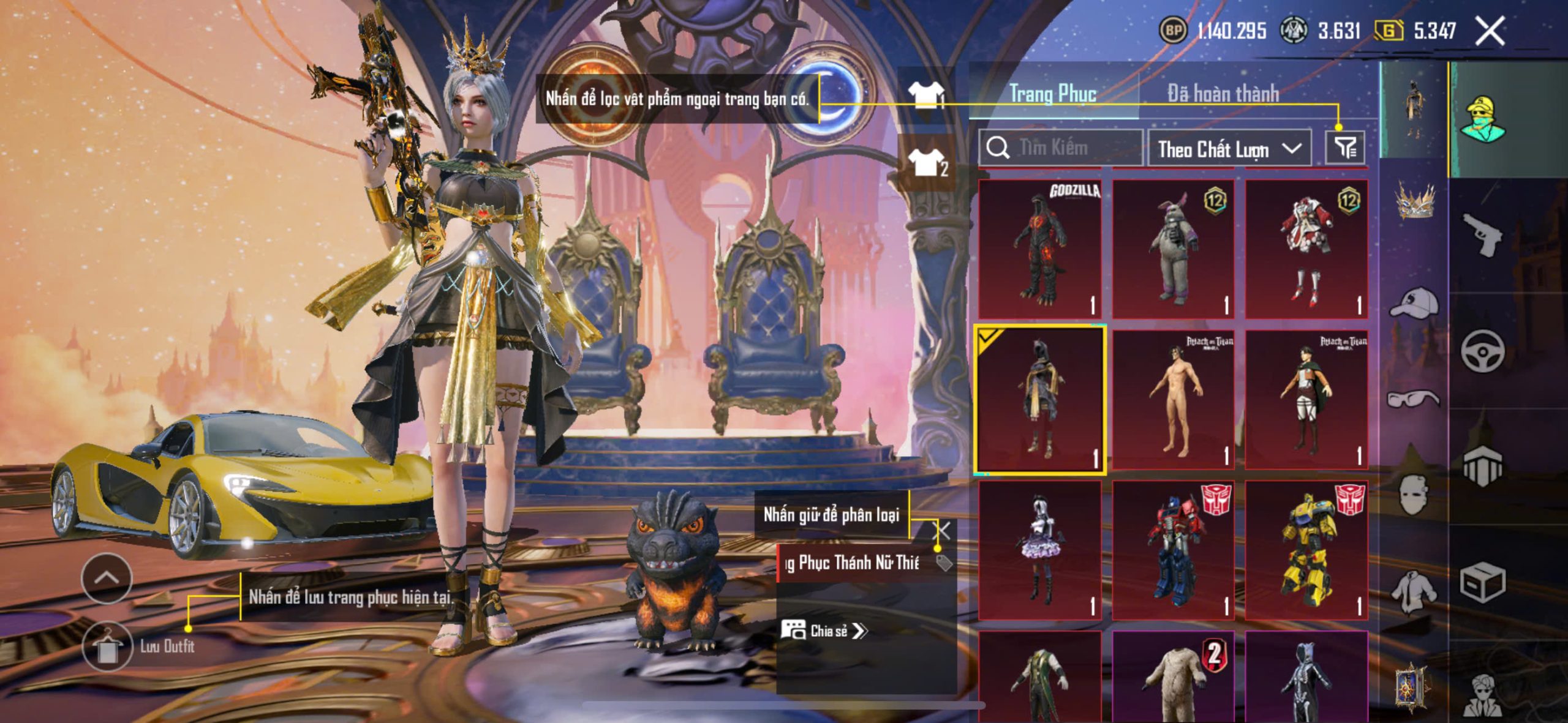This screenshot has height=723, width=1568.
Task: Switch to the Trang Phục tab
Action: coord(1052,94)
